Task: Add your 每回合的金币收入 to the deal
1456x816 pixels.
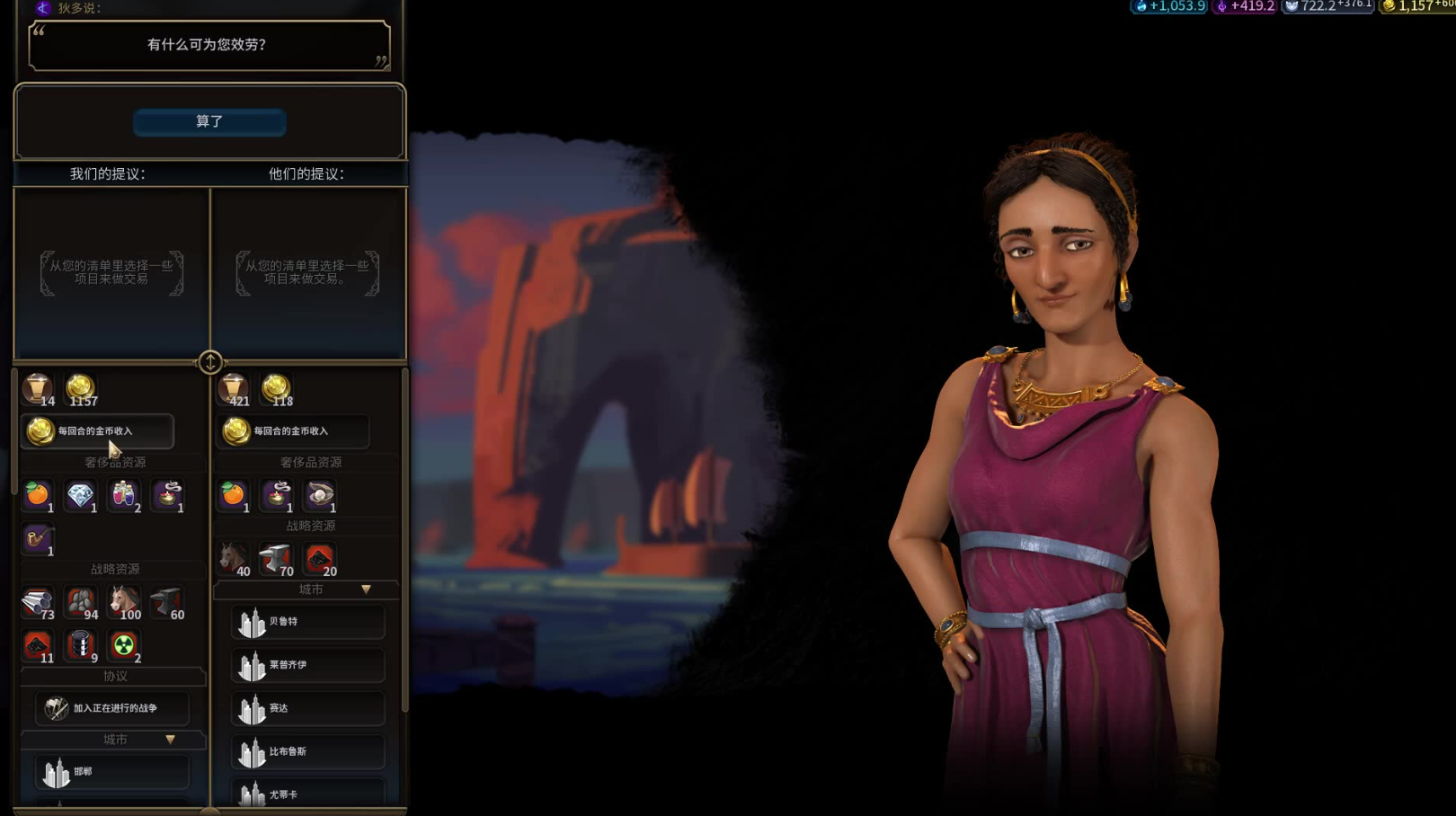Action: click(x=97, y=431)
